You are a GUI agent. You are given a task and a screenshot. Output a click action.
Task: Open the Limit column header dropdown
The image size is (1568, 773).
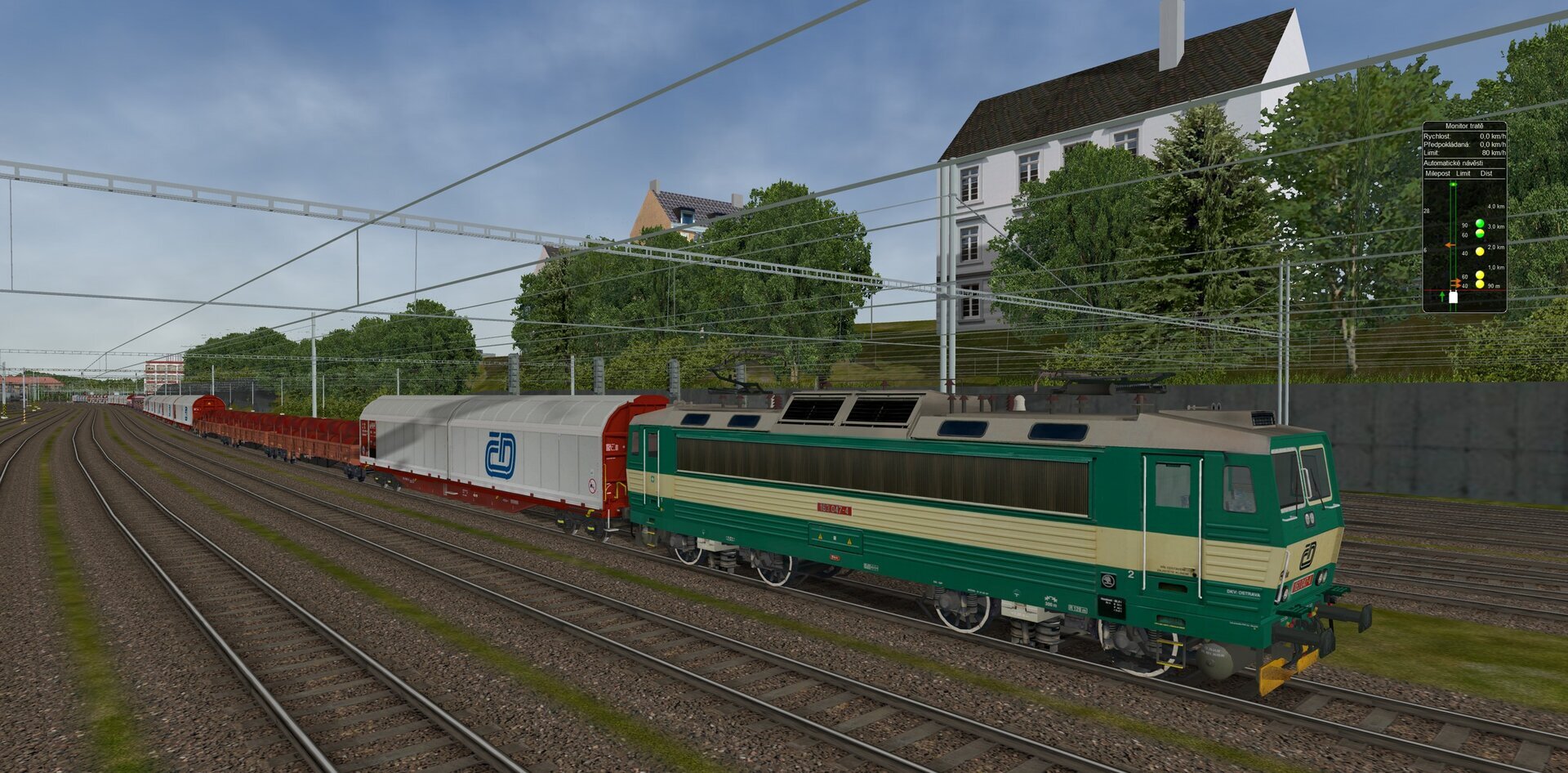pyautogui.click(x=1463, y=172)
